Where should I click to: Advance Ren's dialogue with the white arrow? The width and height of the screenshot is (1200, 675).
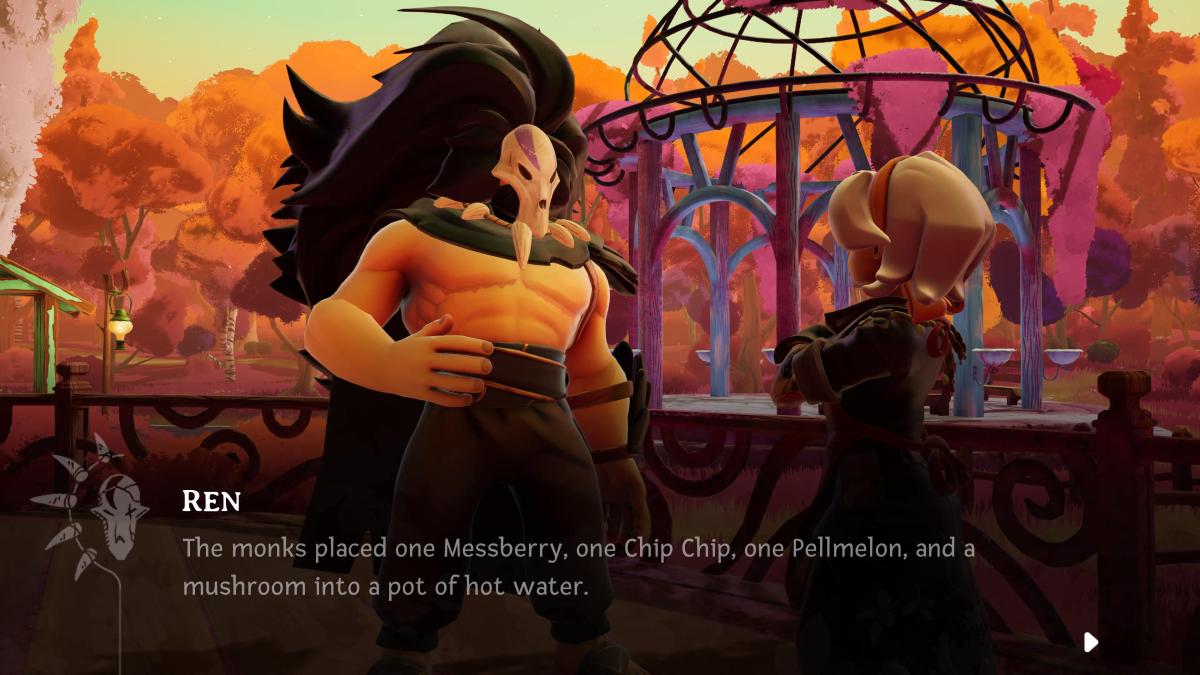coord(1091,641)
